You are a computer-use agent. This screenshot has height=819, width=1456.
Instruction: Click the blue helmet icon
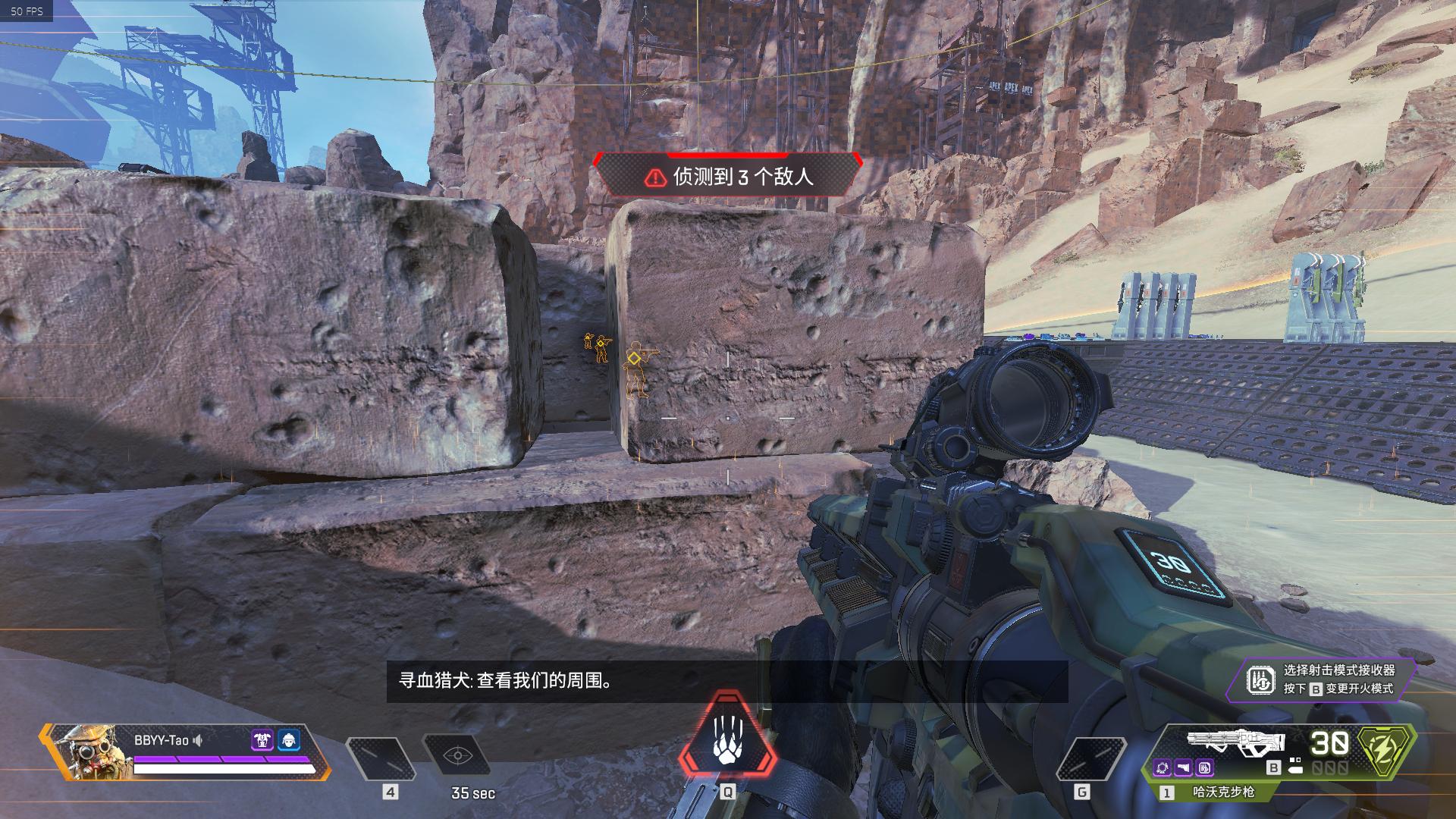289,740
